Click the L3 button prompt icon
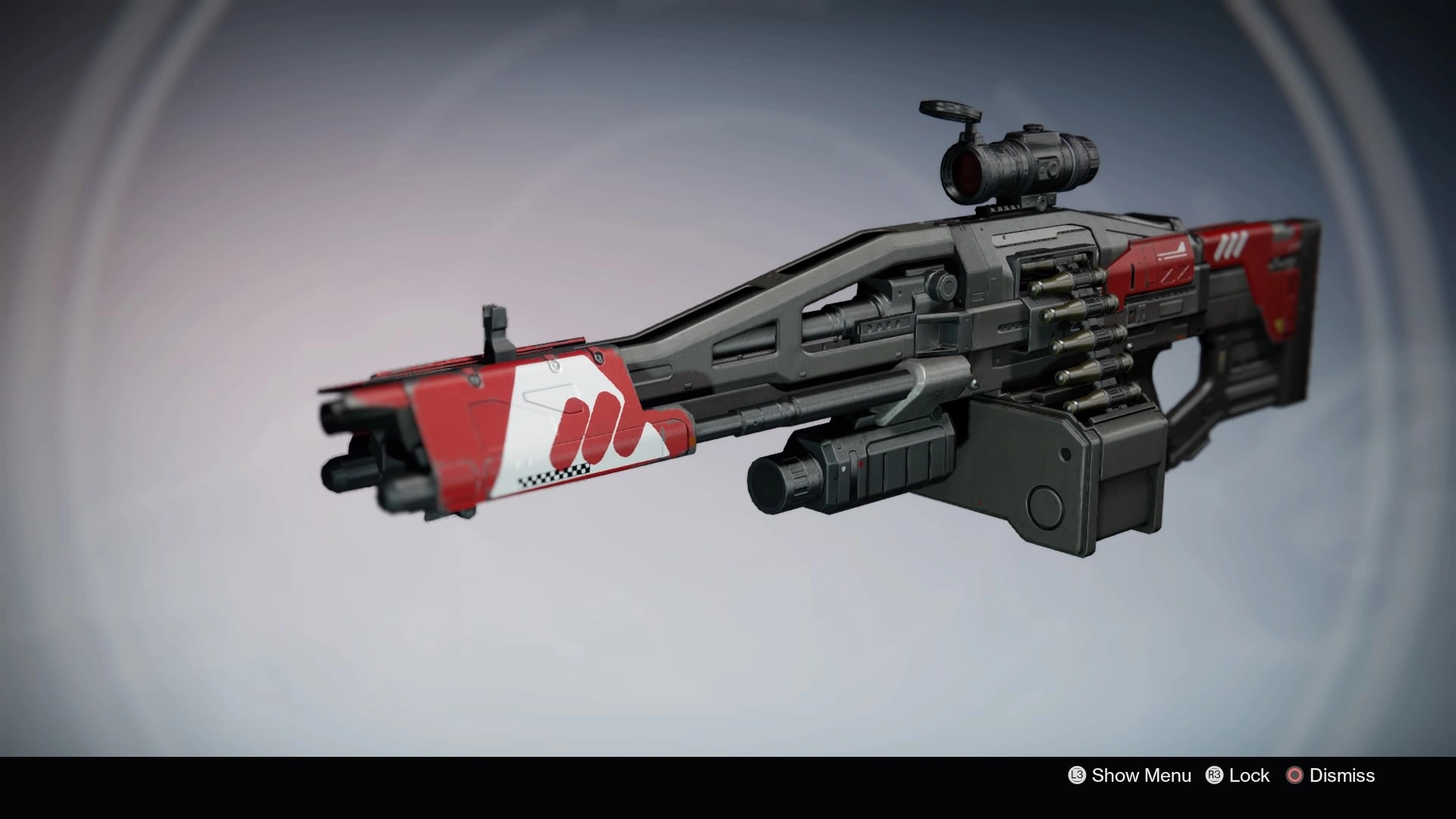Image resolution: width=1456 pixels, height=819 pixels. (1075, 776)
